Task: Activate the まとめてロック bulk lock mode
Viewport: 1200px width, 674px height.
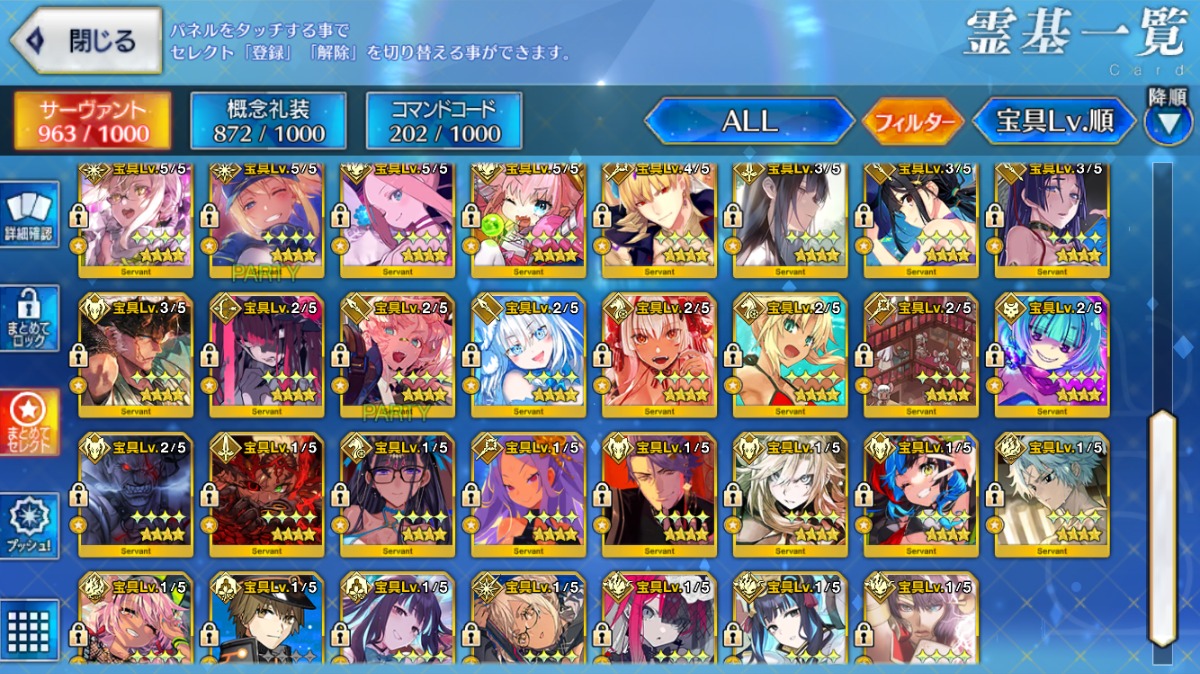Action: tap(28, 318)
